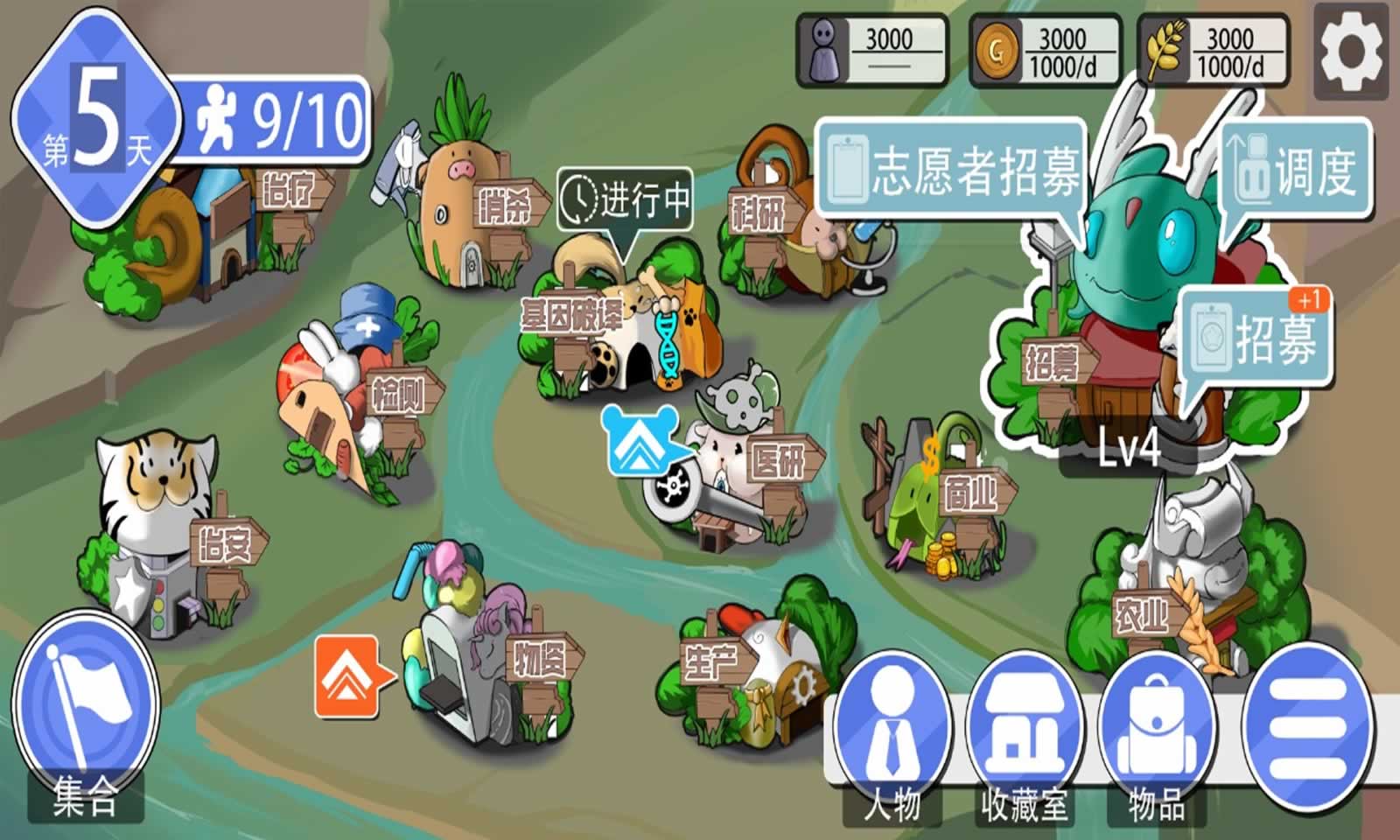1400x840 pixels.
Task: Tap the 进行中 (in progress) status banner
Action: pyautogui.click(x=626, y=199)
